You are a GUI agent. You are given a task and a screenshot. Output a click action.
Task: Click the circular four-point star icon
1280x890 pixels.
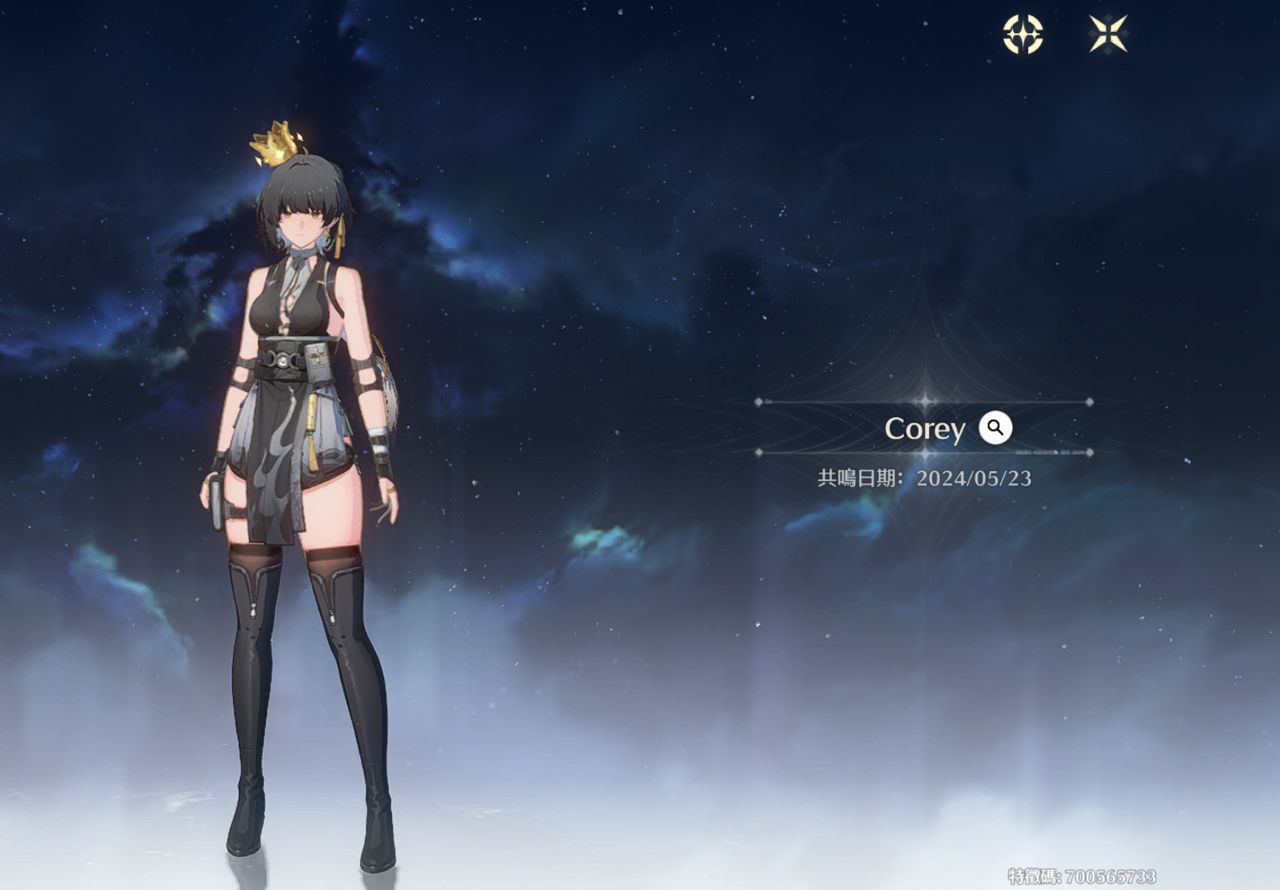1023,34
